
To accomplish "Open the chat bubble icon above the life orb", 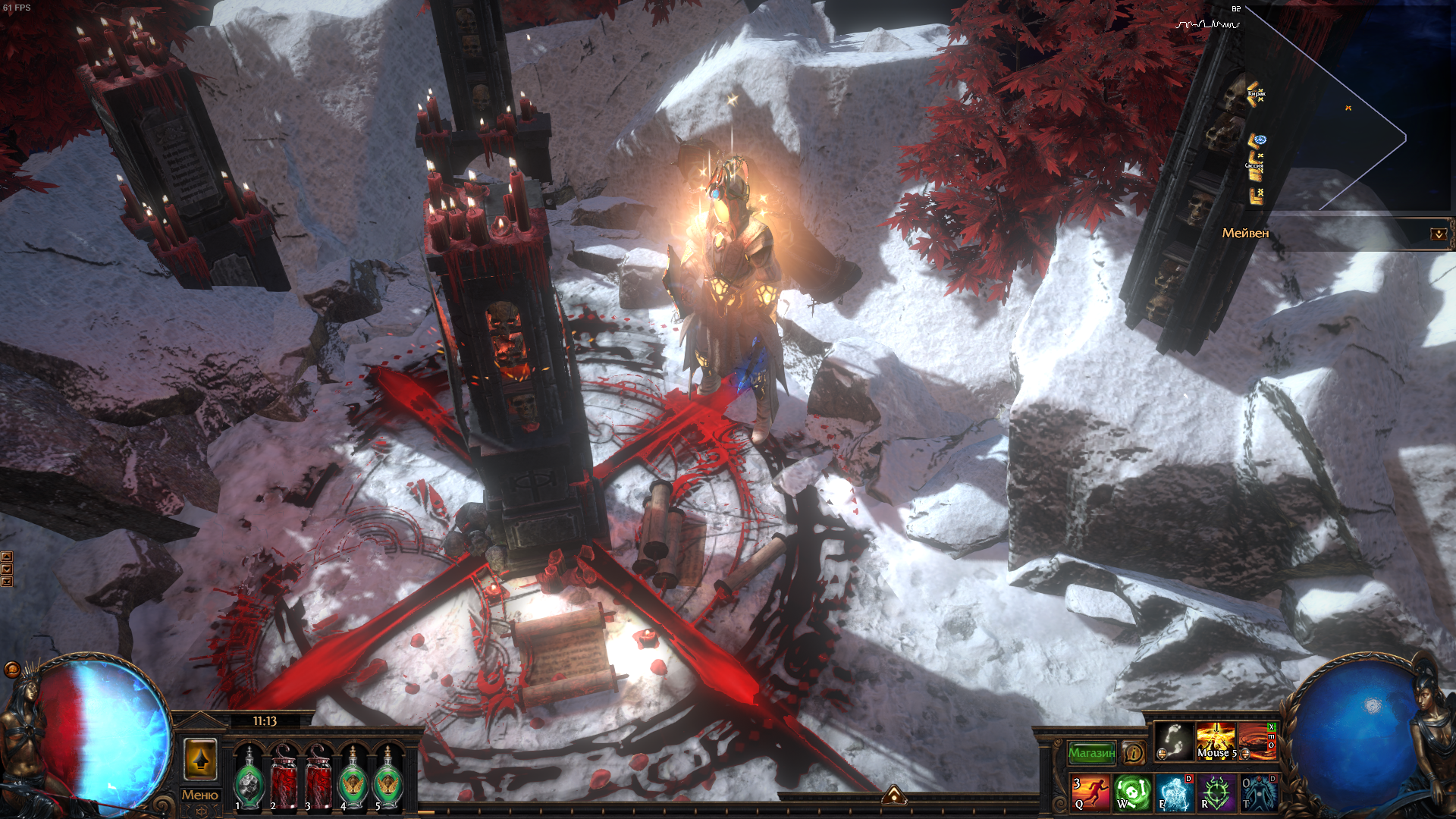I will point(12,669).
